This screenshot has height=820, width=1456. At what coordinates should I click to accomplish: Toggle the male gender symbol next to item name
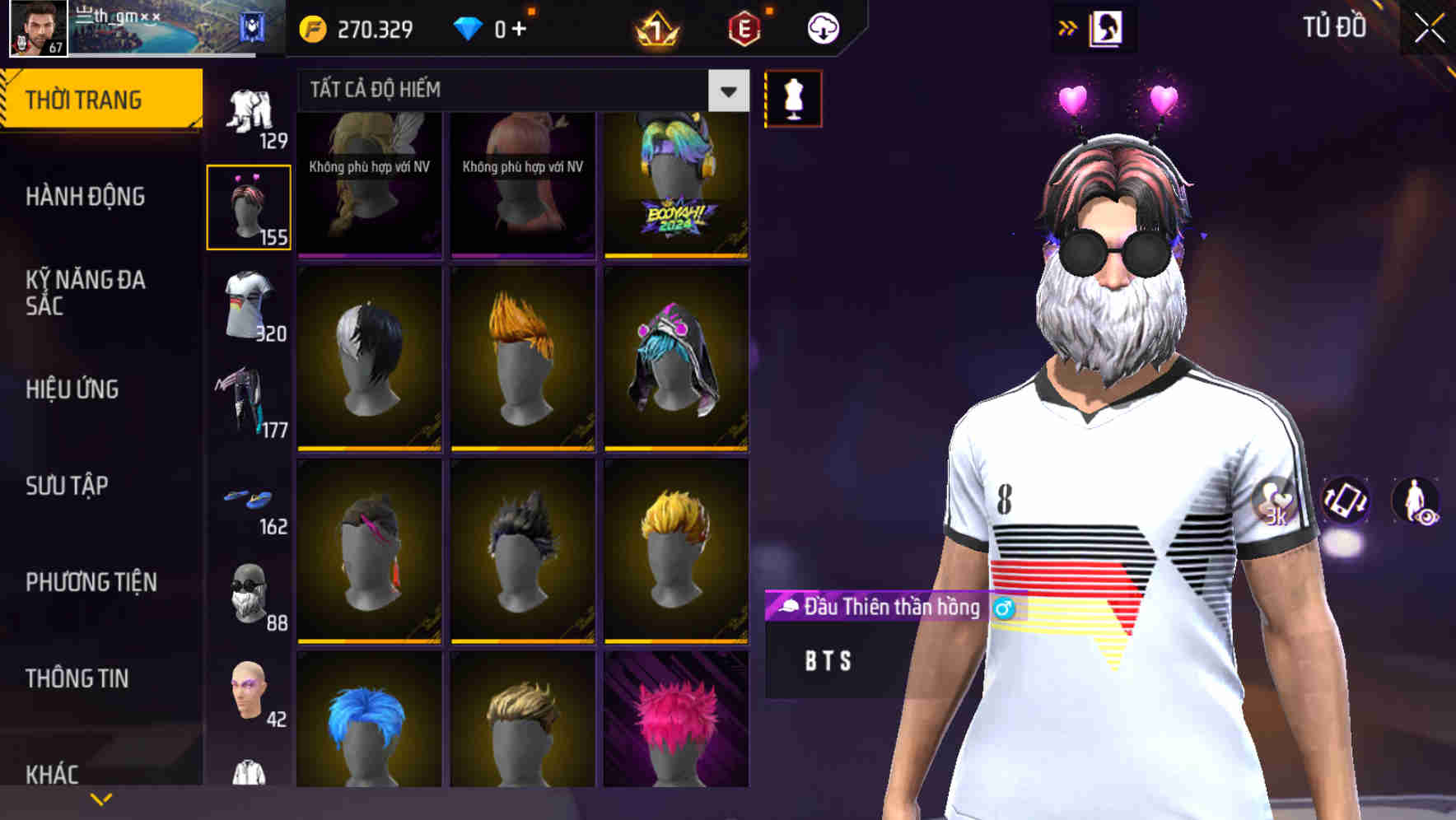[x=1003, y=608]
